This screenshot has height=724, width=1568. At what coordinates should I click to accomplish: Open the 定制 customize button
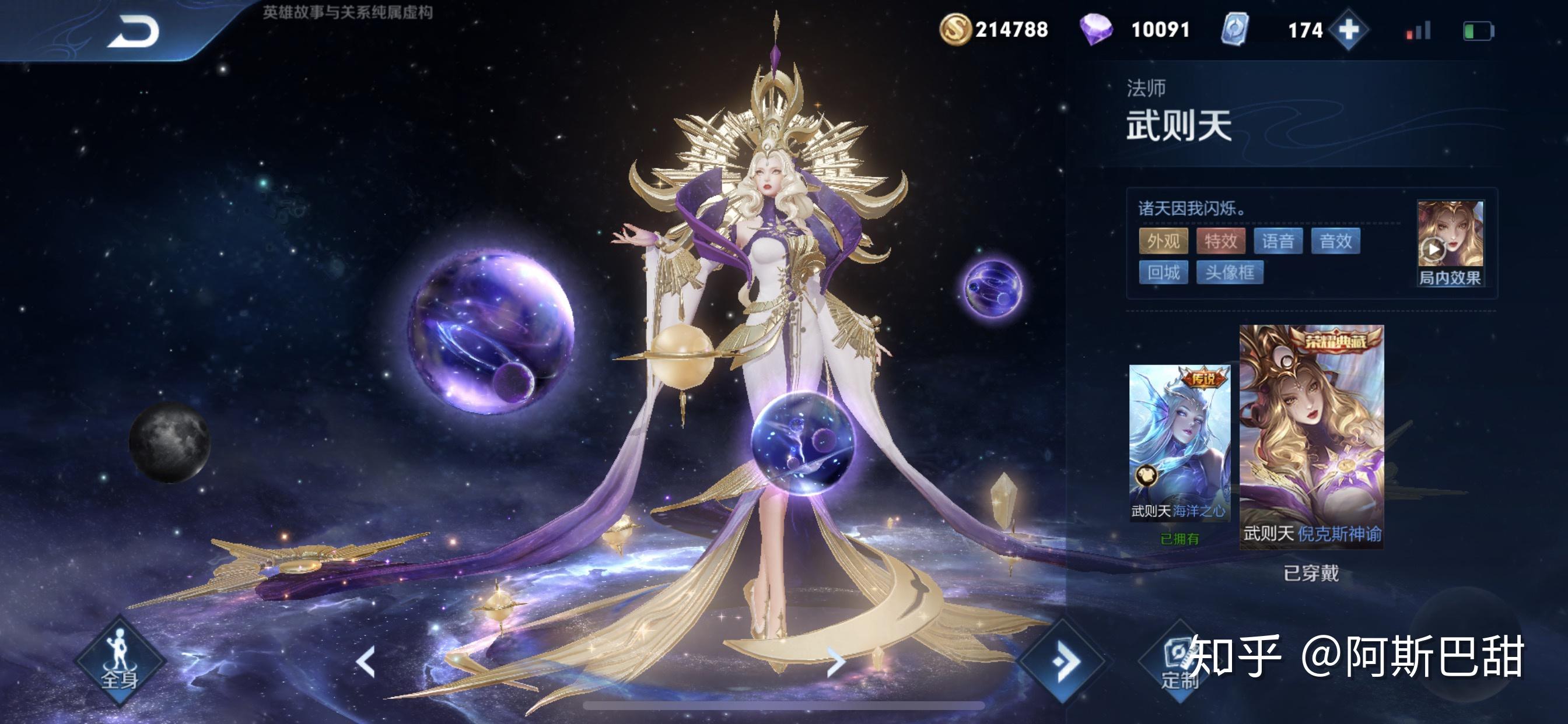click(1178, 663)
